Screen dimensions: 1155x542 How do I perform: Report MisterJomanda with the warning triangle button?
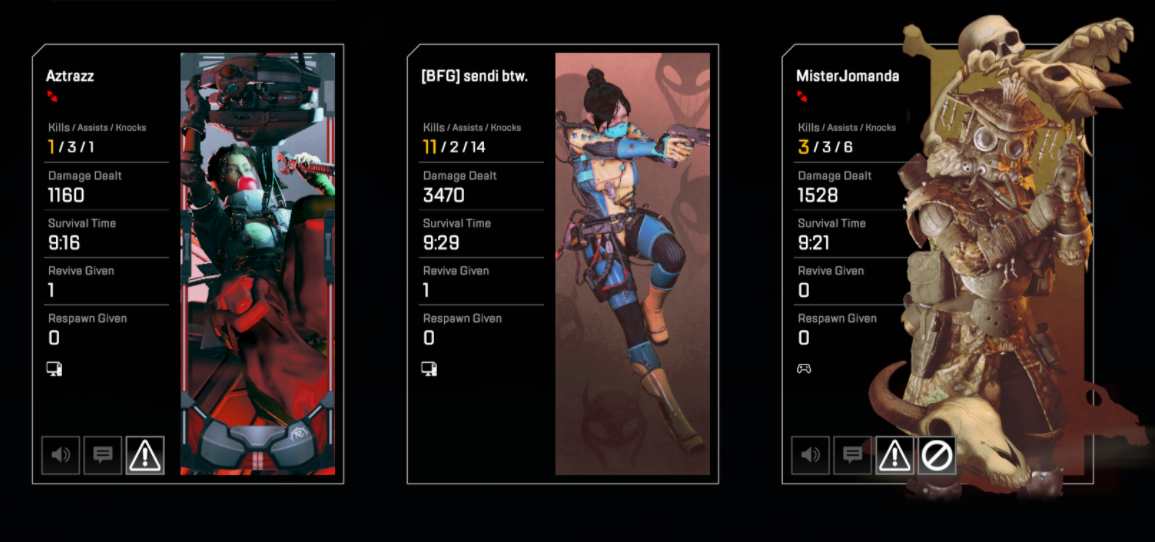[x=894, y=455]
